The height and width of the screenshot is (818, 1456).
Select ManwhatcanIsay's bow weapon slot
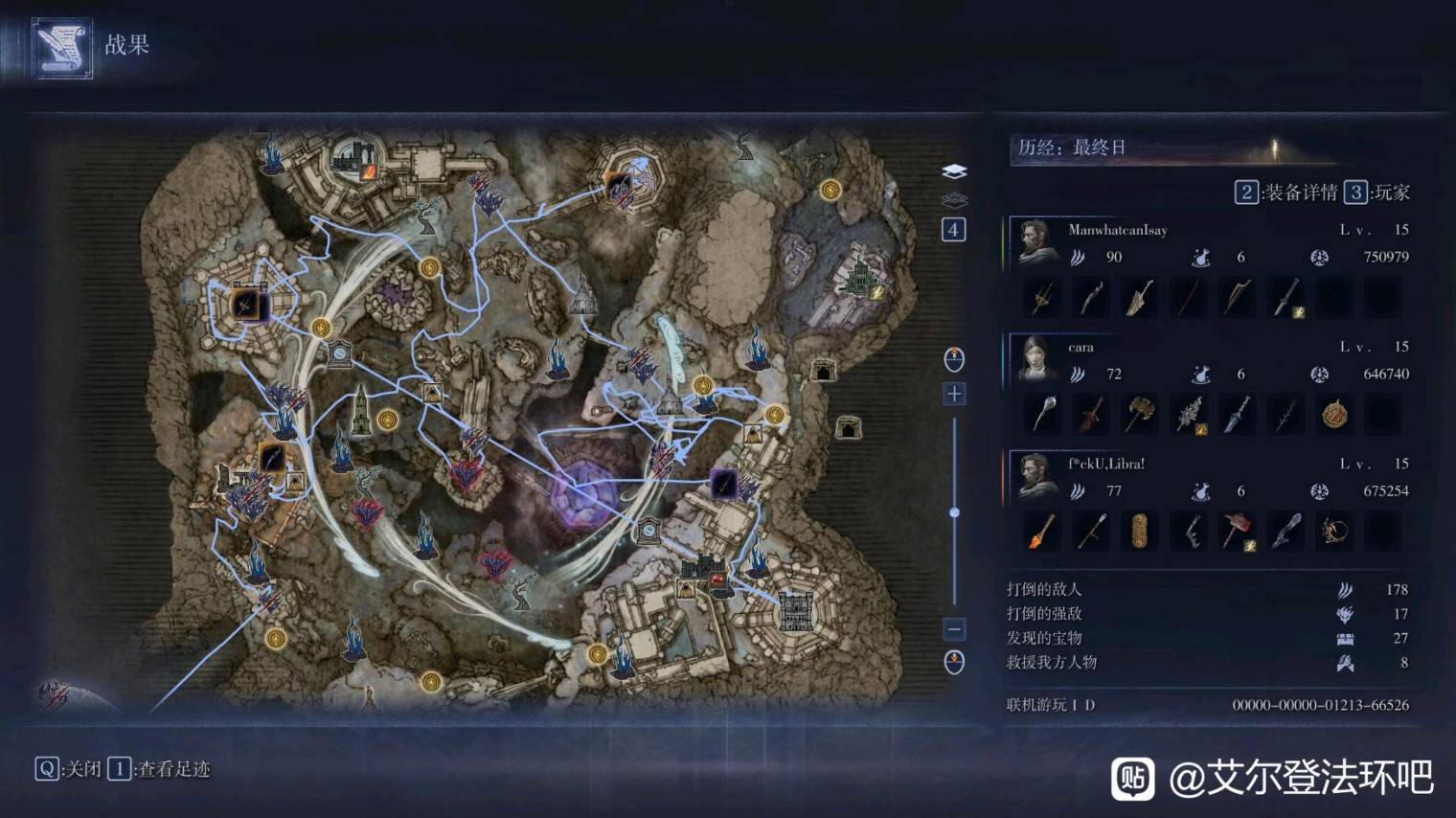pyautogui.click(x=1237, y=298)
